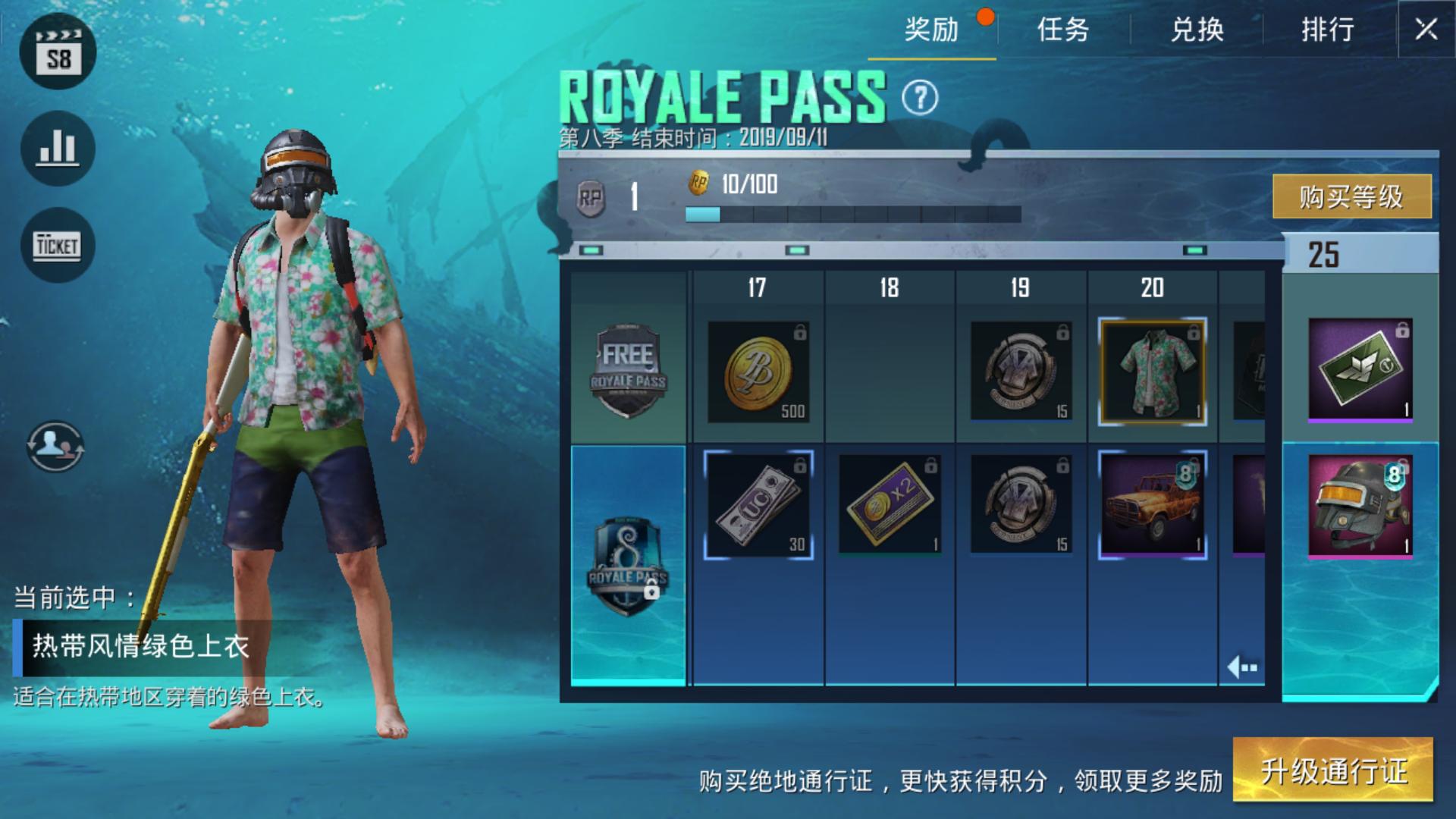
Task: Toggle the character swap icon
Action: [x=55, y=446]
